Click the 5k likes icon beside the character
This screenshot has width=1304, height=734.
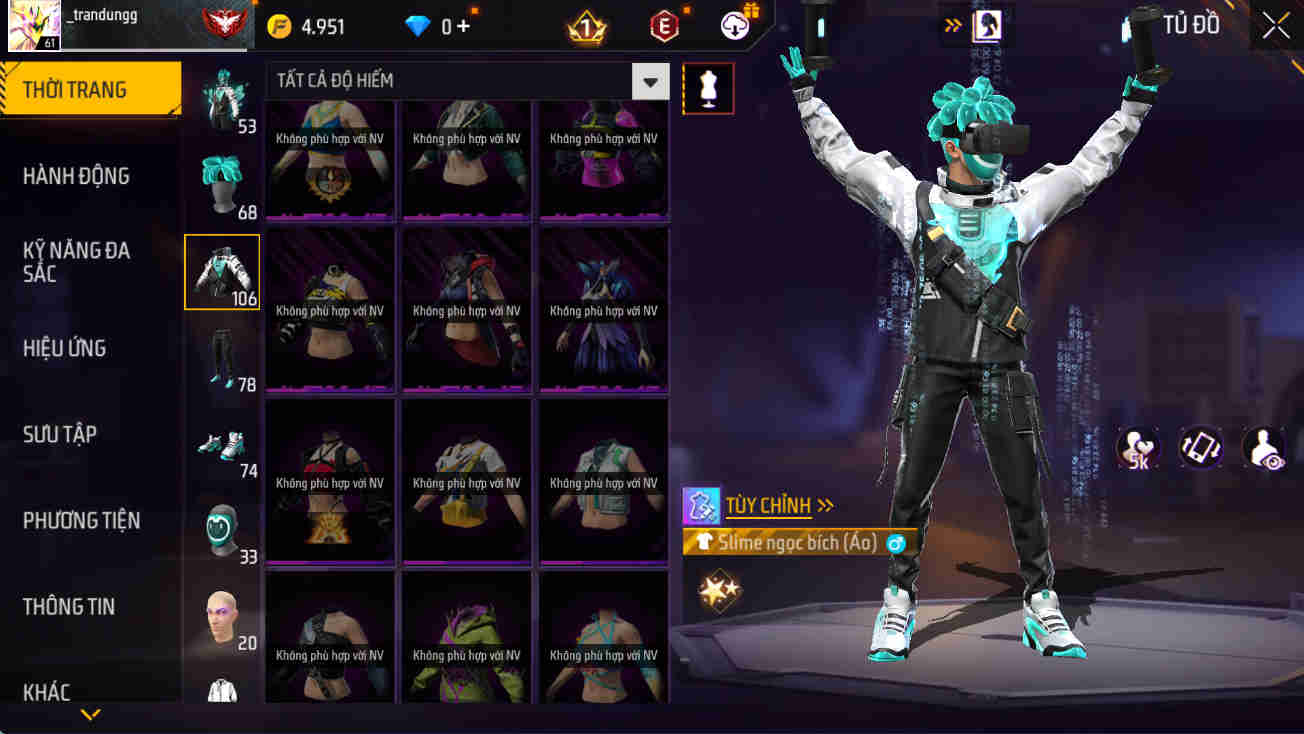(x=1138, y=449)
